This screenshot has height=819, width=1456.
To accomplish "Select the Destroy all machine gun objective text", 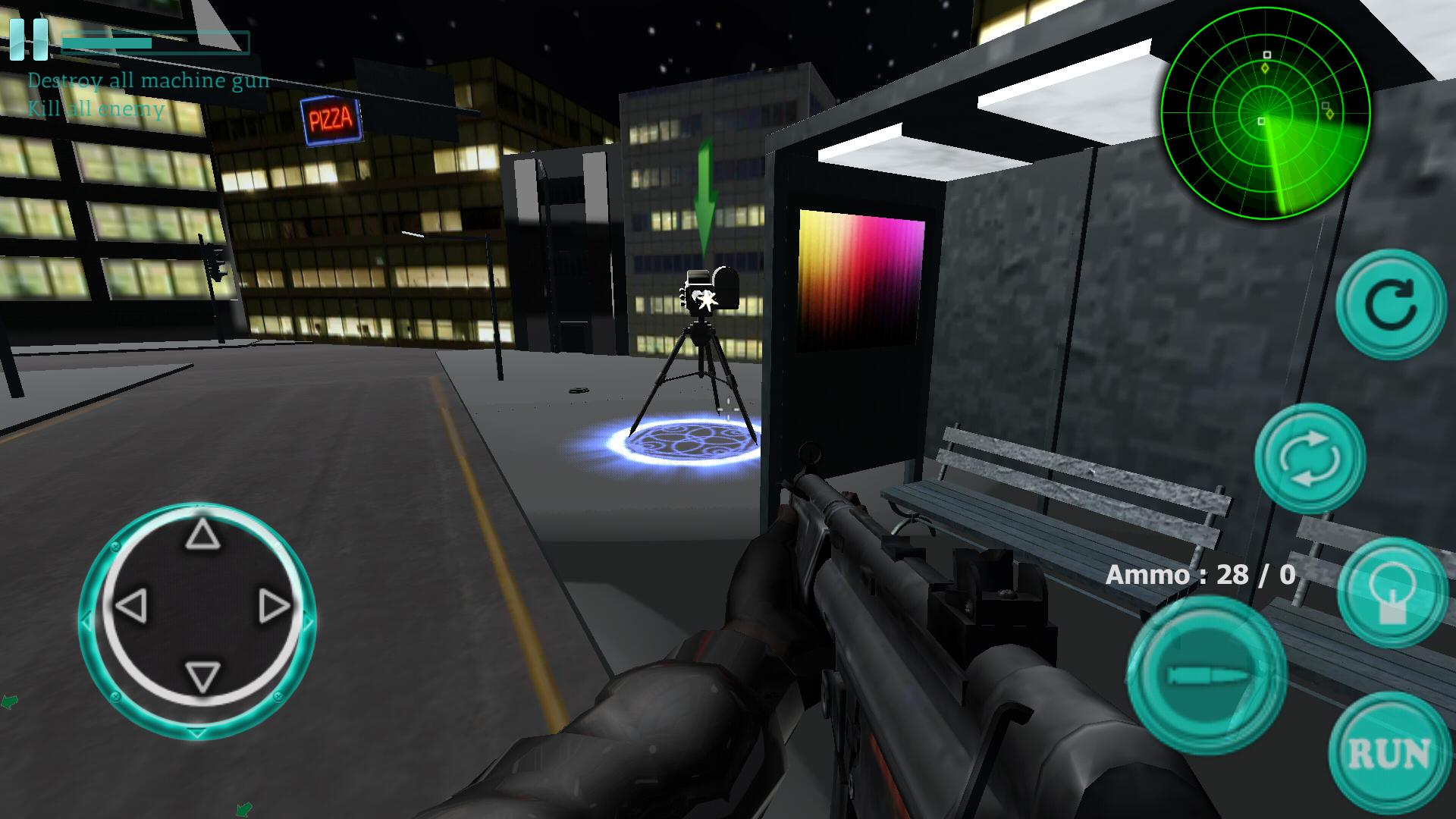I will 149,80.
